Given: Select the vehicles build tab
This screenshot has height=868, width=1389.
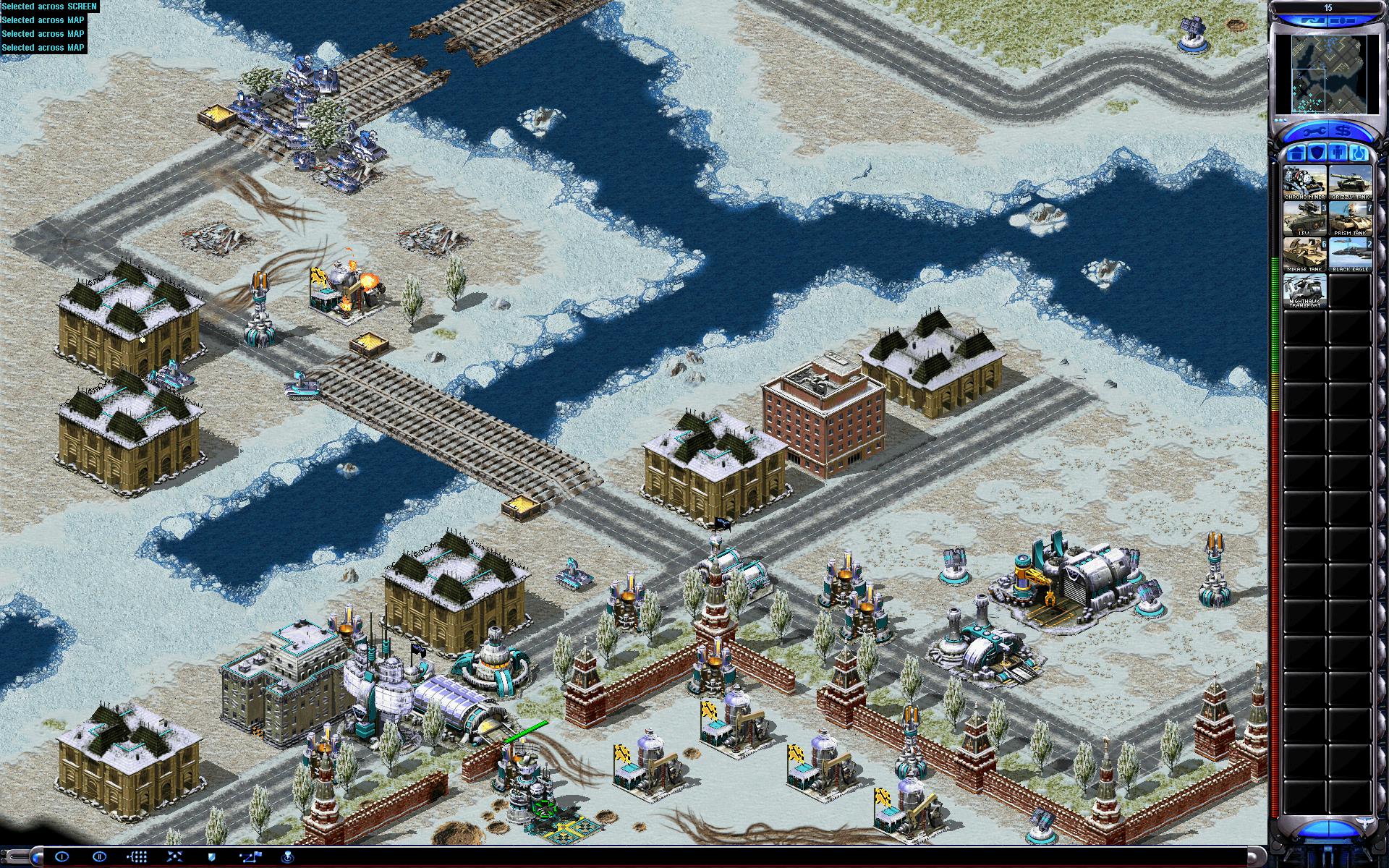Looking at the screenshot, I should [1359, 153].
